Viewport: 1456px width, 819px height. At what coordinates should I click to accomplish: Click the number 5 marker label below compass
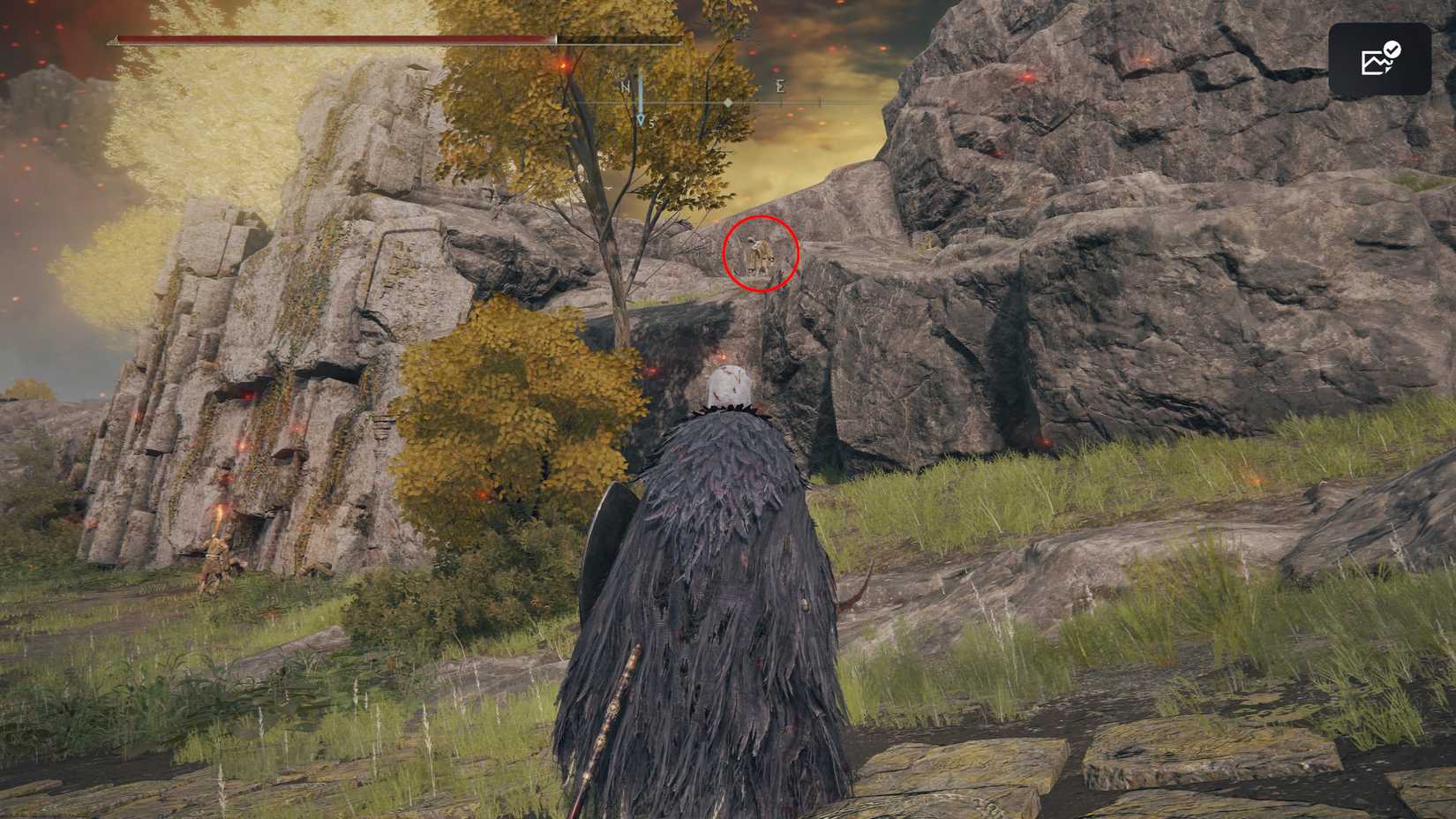click(x=652, y=124)
